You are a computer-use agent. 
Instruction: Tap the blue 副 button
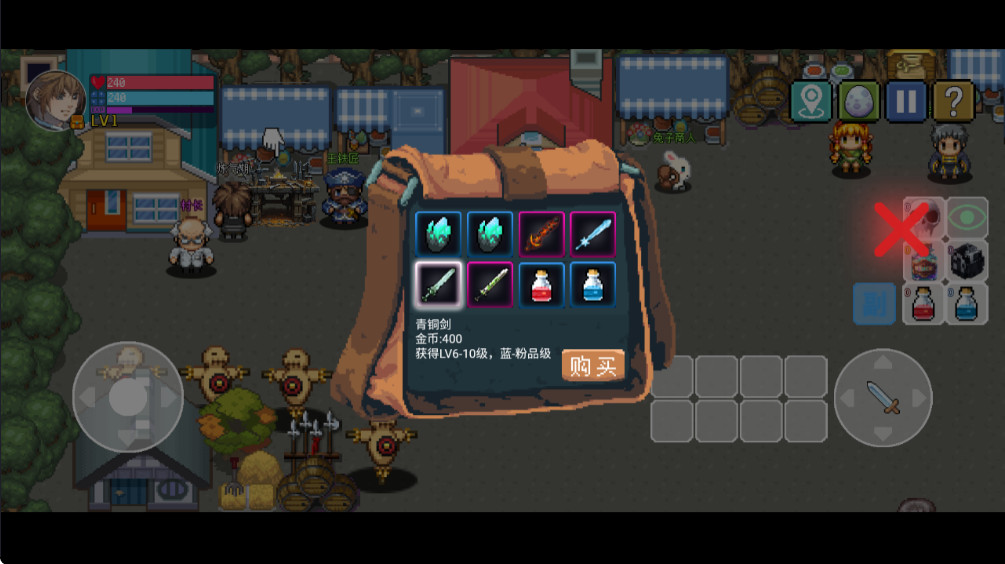point(874,303)
